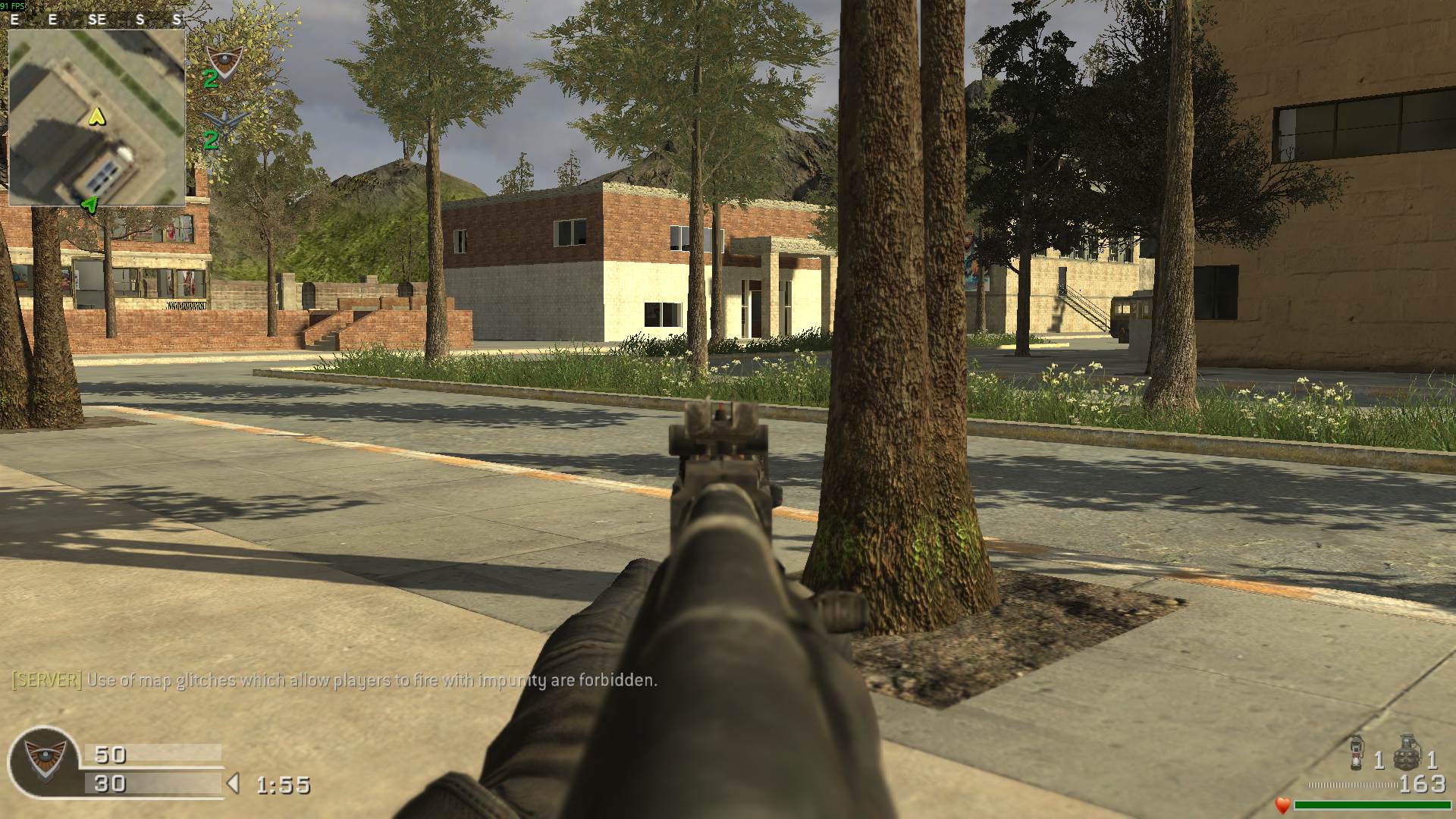Click the server chat message line

(334, 680)
